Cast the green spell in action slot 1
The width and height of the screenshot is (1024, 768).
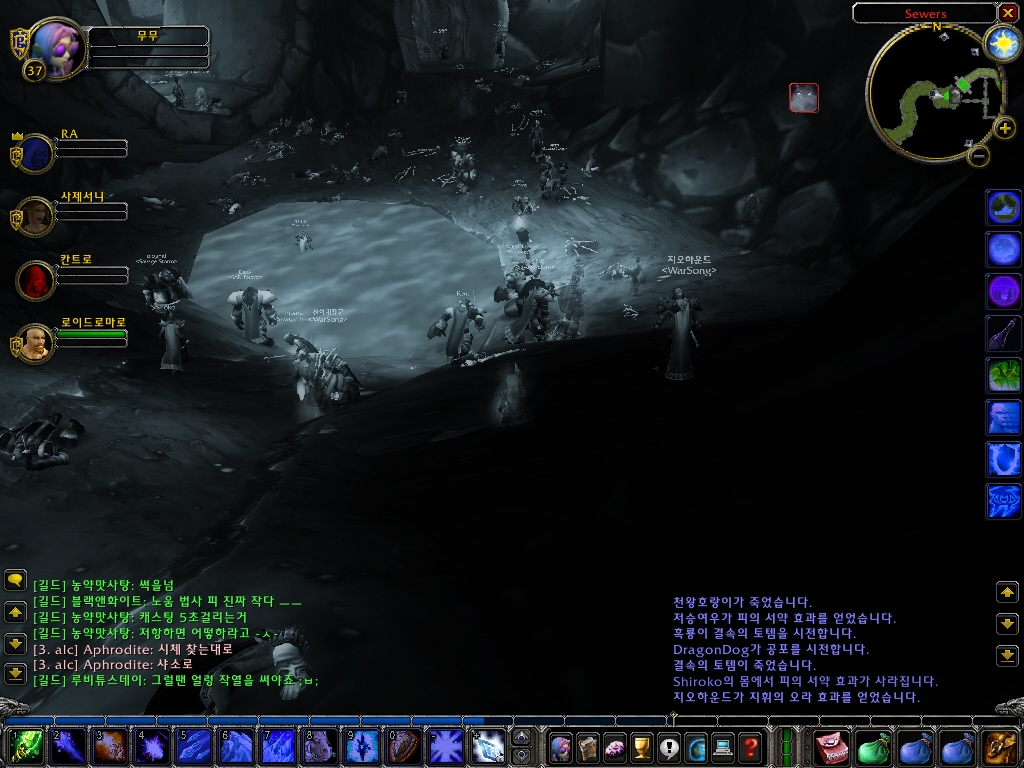pos(26,747)
